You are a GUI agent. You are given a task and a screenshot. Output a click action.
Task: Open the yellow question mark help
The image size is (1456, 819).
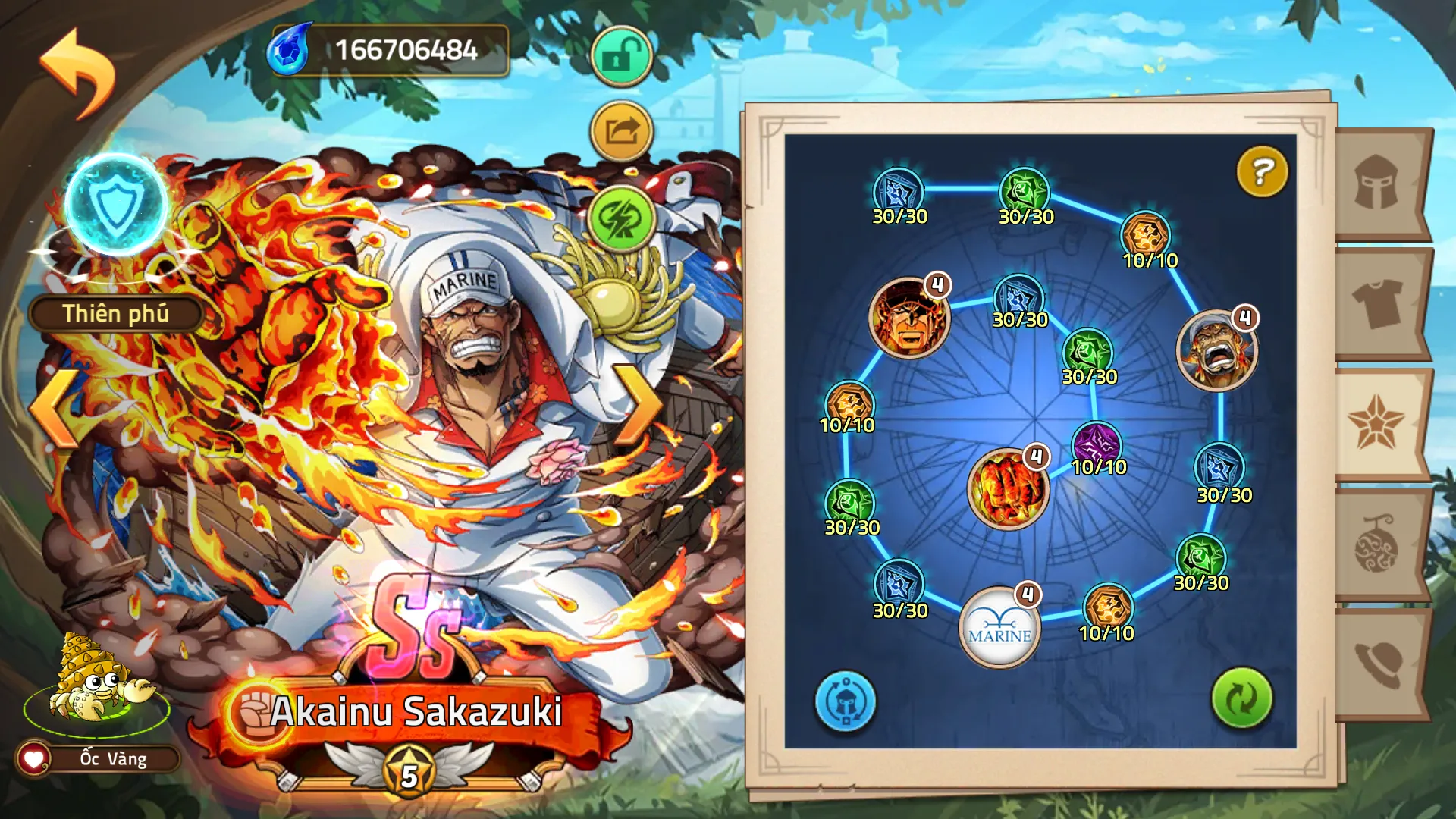pyautogui.click(x=1262, y=171)
